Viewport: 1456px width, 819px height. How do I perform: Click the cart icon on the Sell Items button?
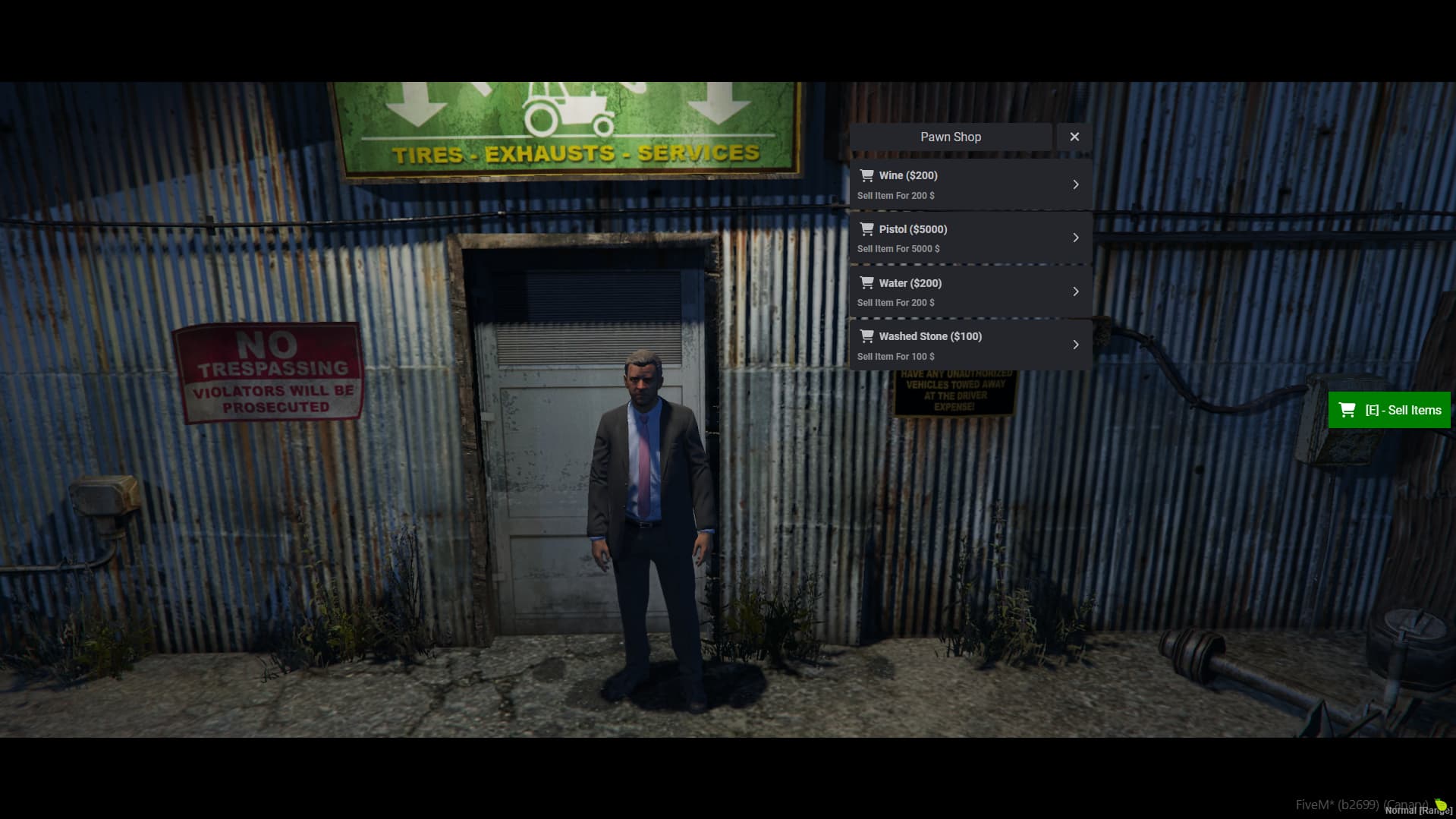pos(1347,410)
